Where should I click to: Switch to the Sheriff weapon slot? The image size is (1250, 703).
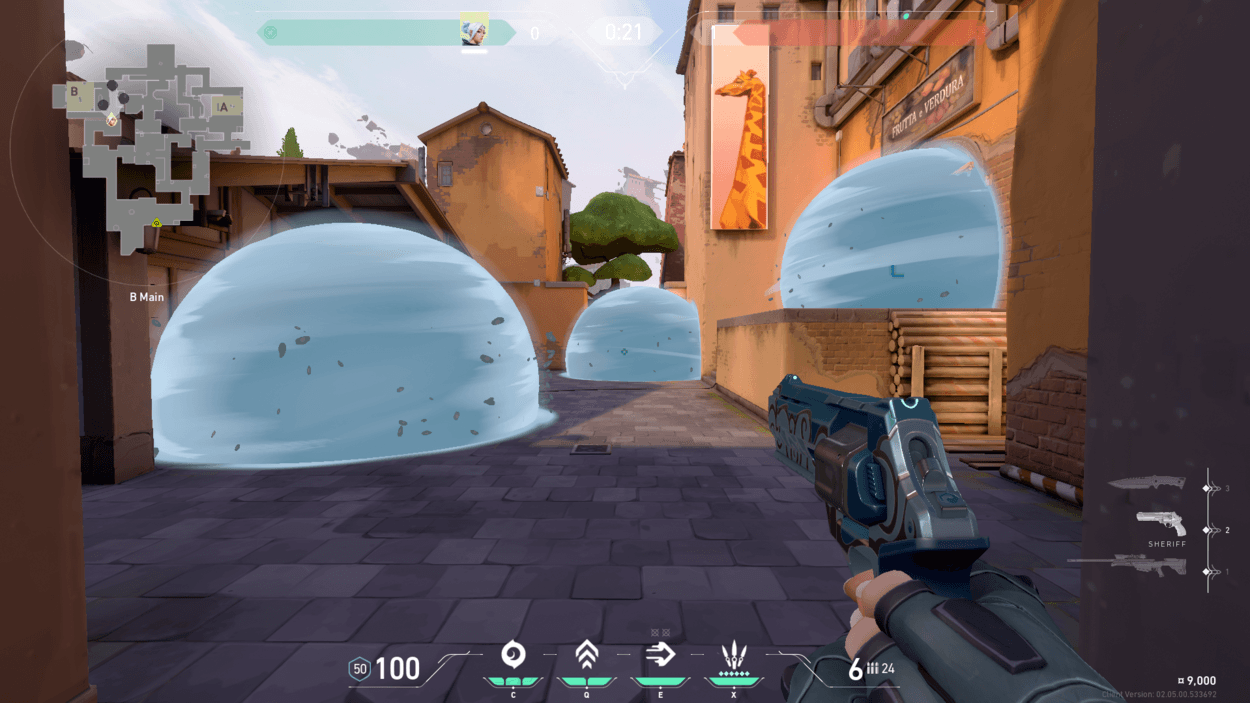(x=1161, y=524)
